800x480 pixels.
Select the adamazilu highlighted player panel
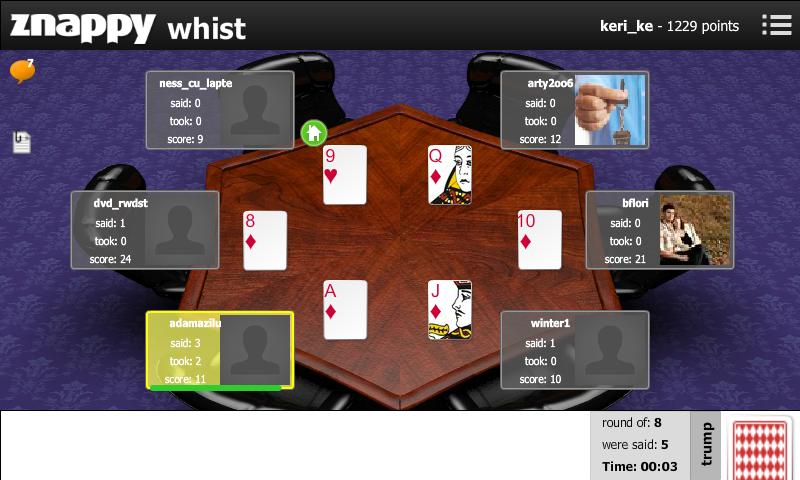[x=220, y=350]
